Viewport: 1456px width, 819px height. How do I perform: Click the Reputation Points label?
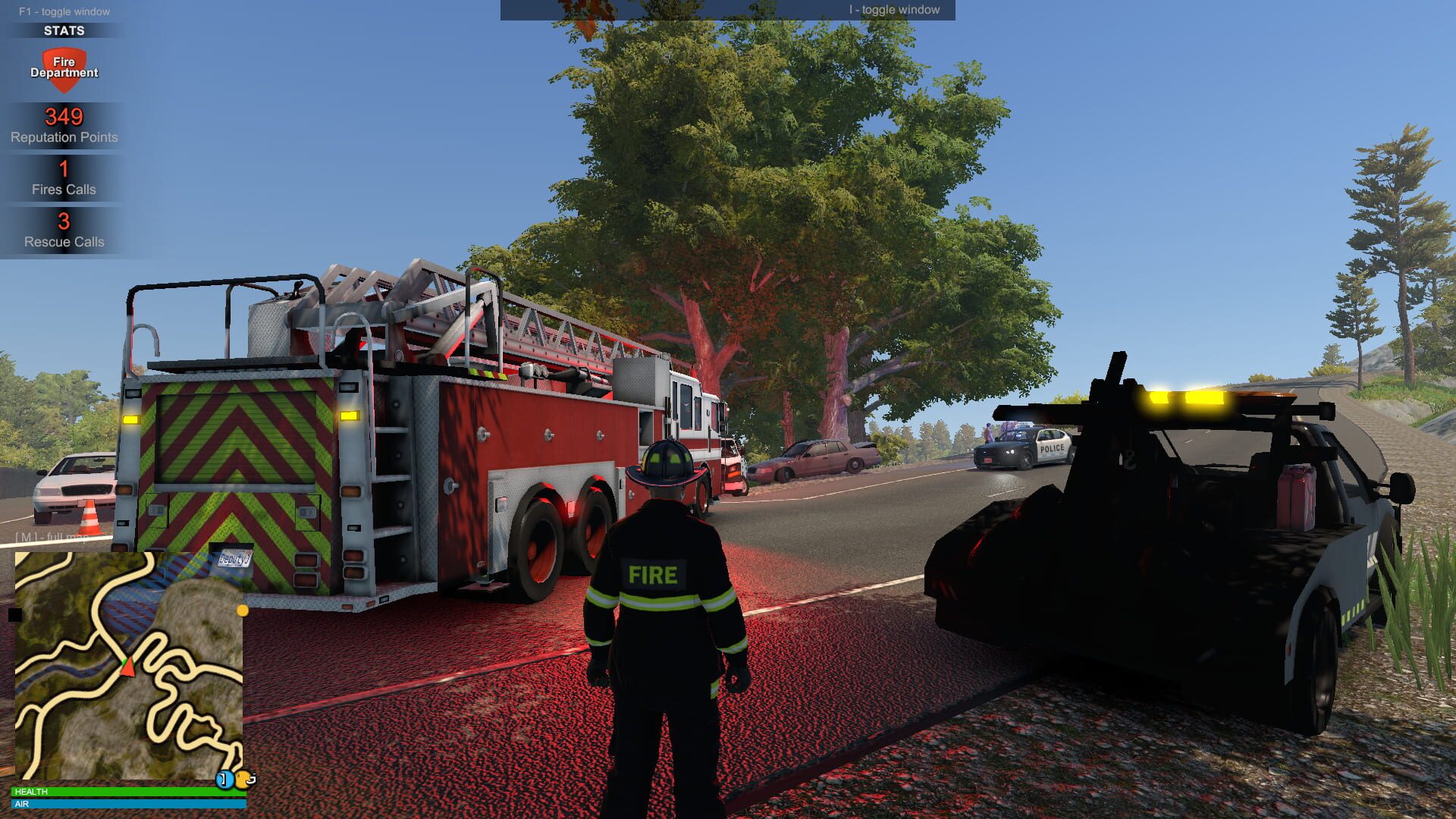click(64, 137)
